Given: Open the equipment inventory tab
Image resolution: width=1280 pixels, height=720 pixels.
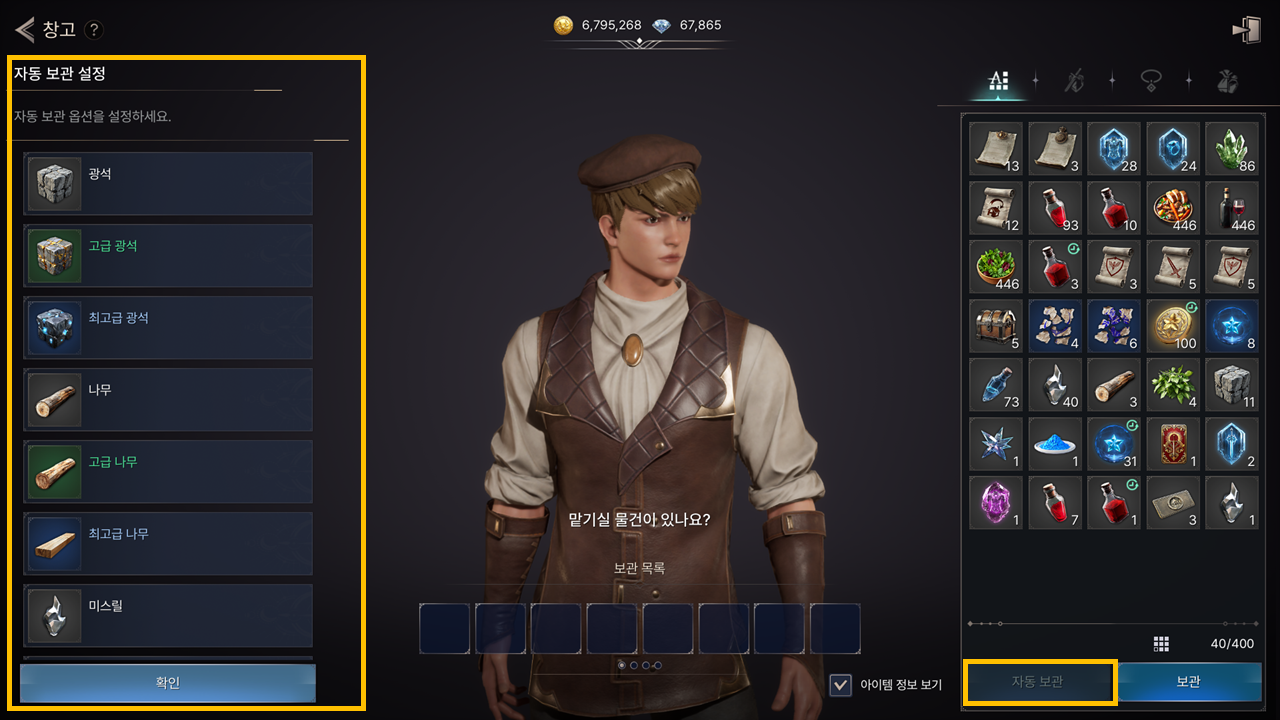Looking at the screenshot, I should pos(1074,81).
